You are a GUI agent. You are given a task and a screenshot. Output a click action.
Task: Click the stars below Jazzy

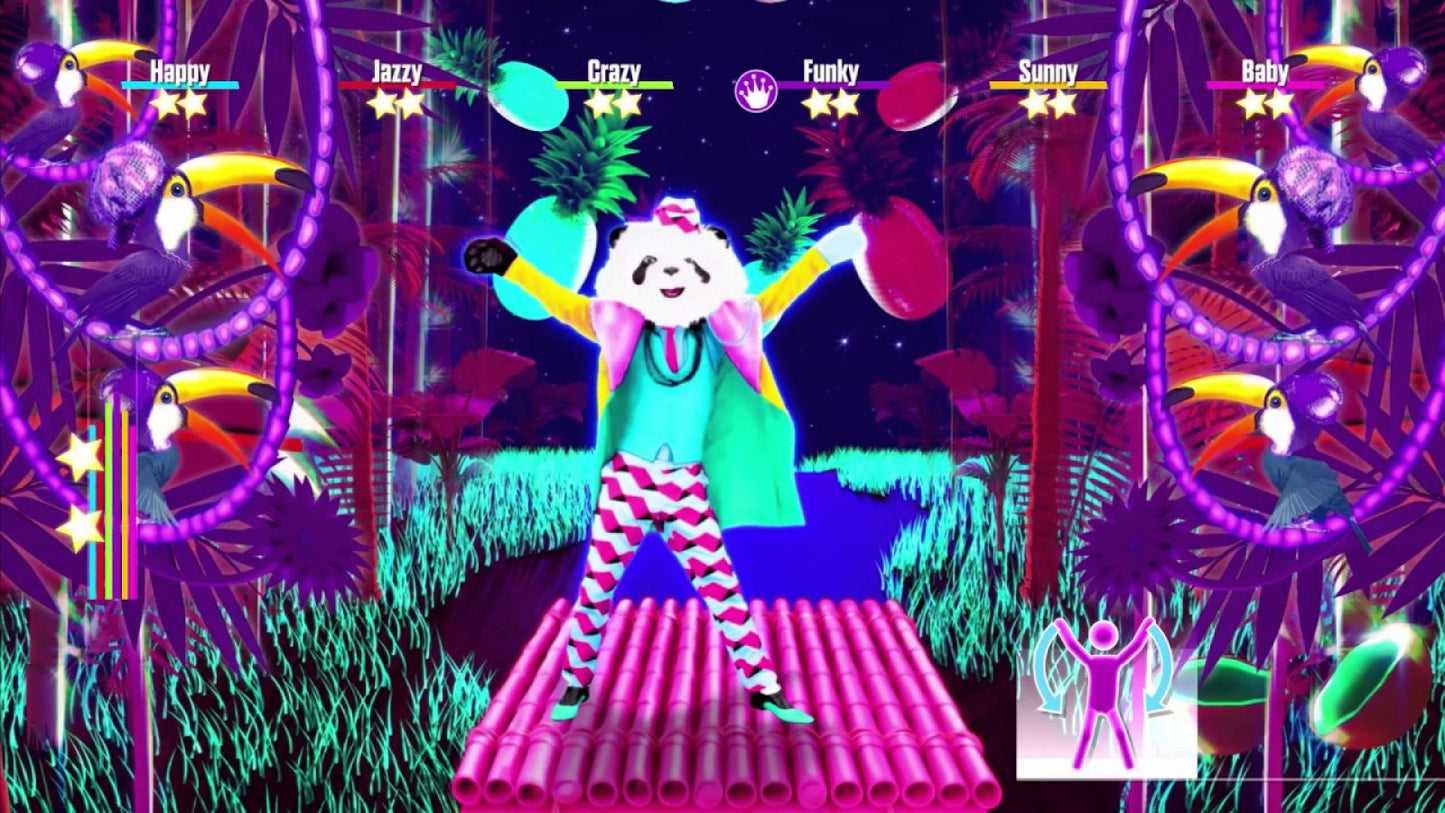click(x=397, y=102)
